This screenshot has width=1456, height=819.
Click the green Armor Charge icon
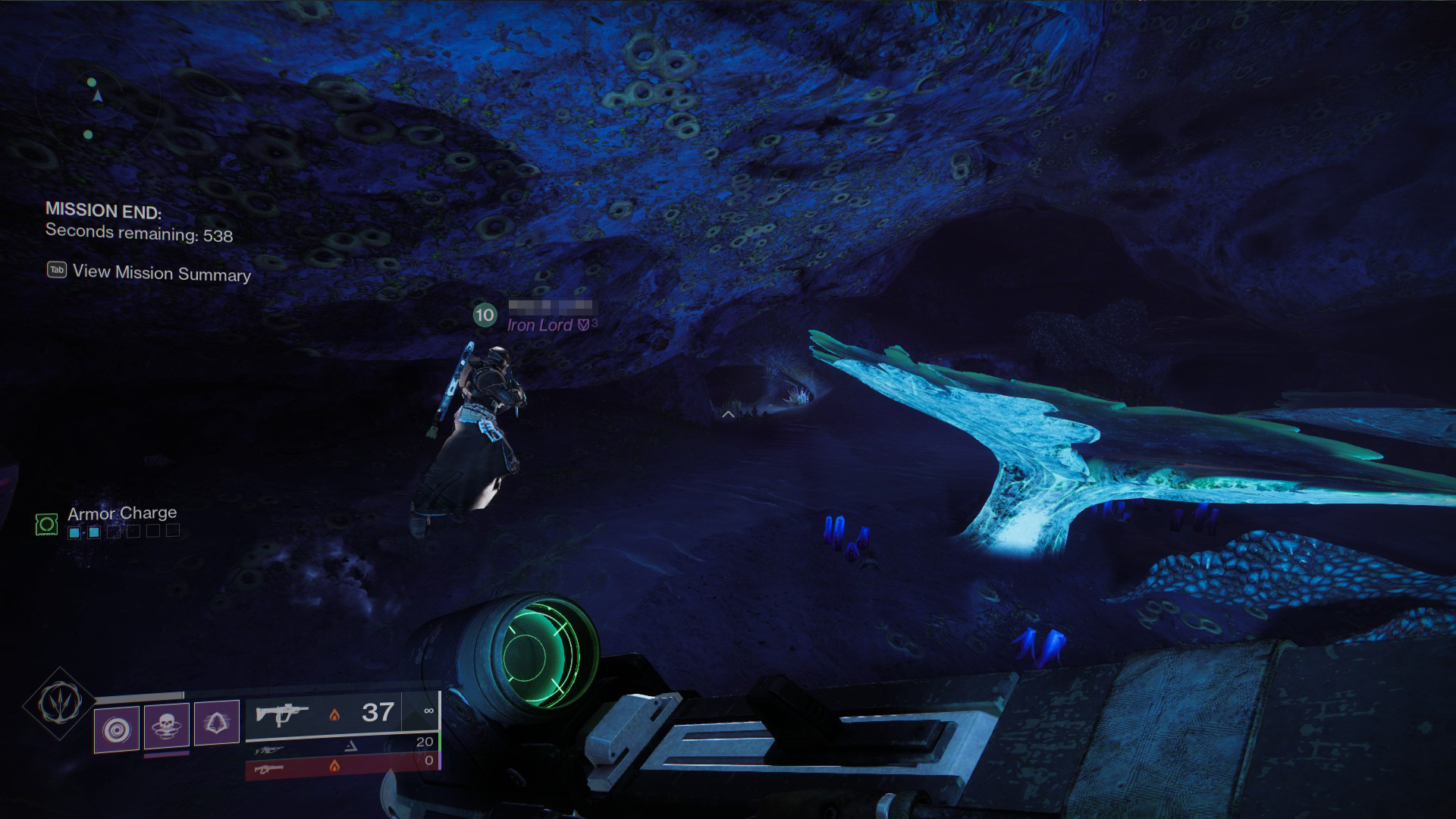46,524
